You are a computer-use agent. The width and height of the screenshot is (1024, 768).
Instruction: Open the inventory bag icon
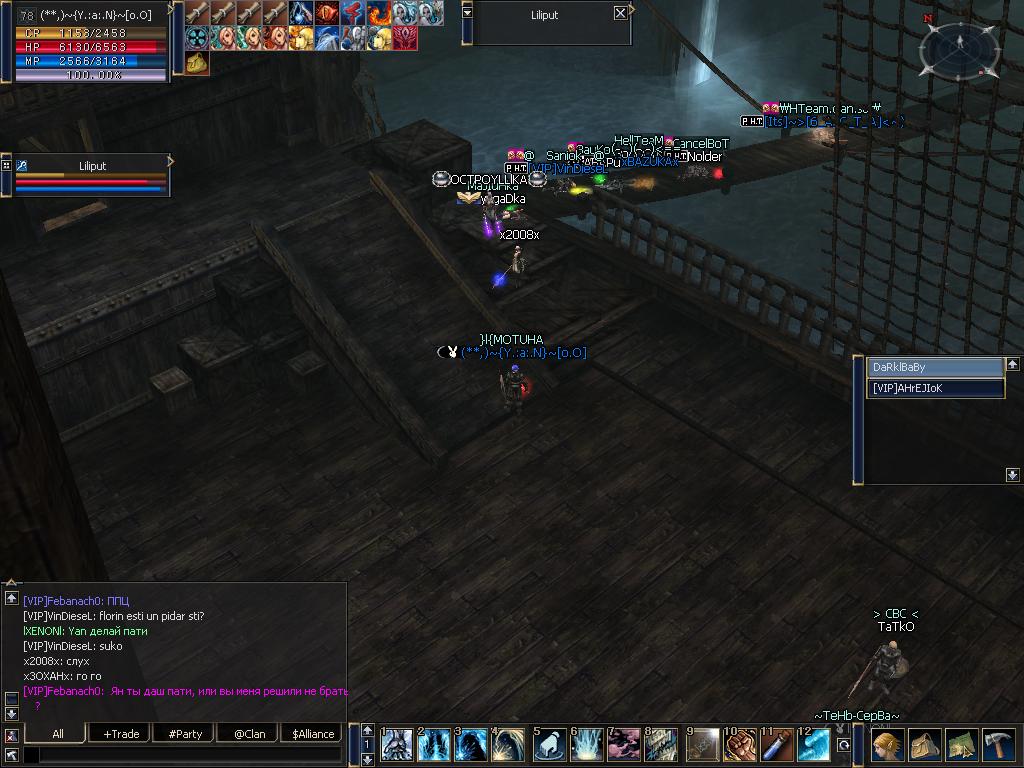pos(924,746)
